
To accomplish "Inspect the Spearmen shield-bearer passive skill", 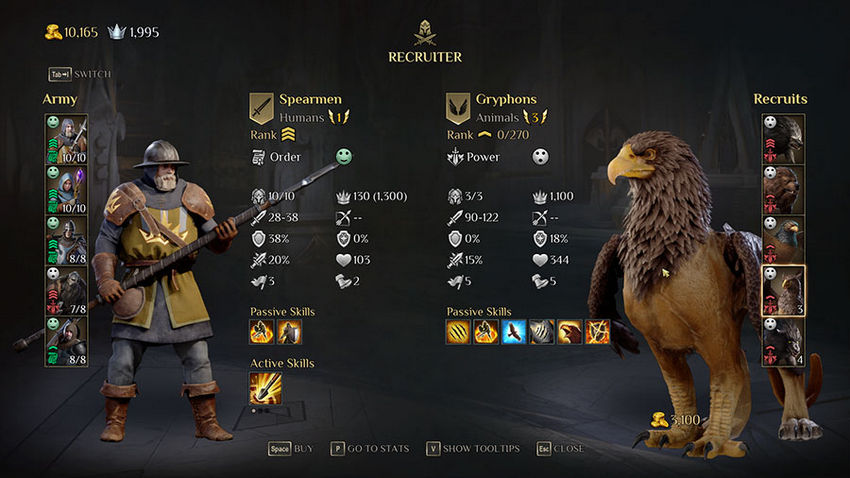I will coord(289,331).
